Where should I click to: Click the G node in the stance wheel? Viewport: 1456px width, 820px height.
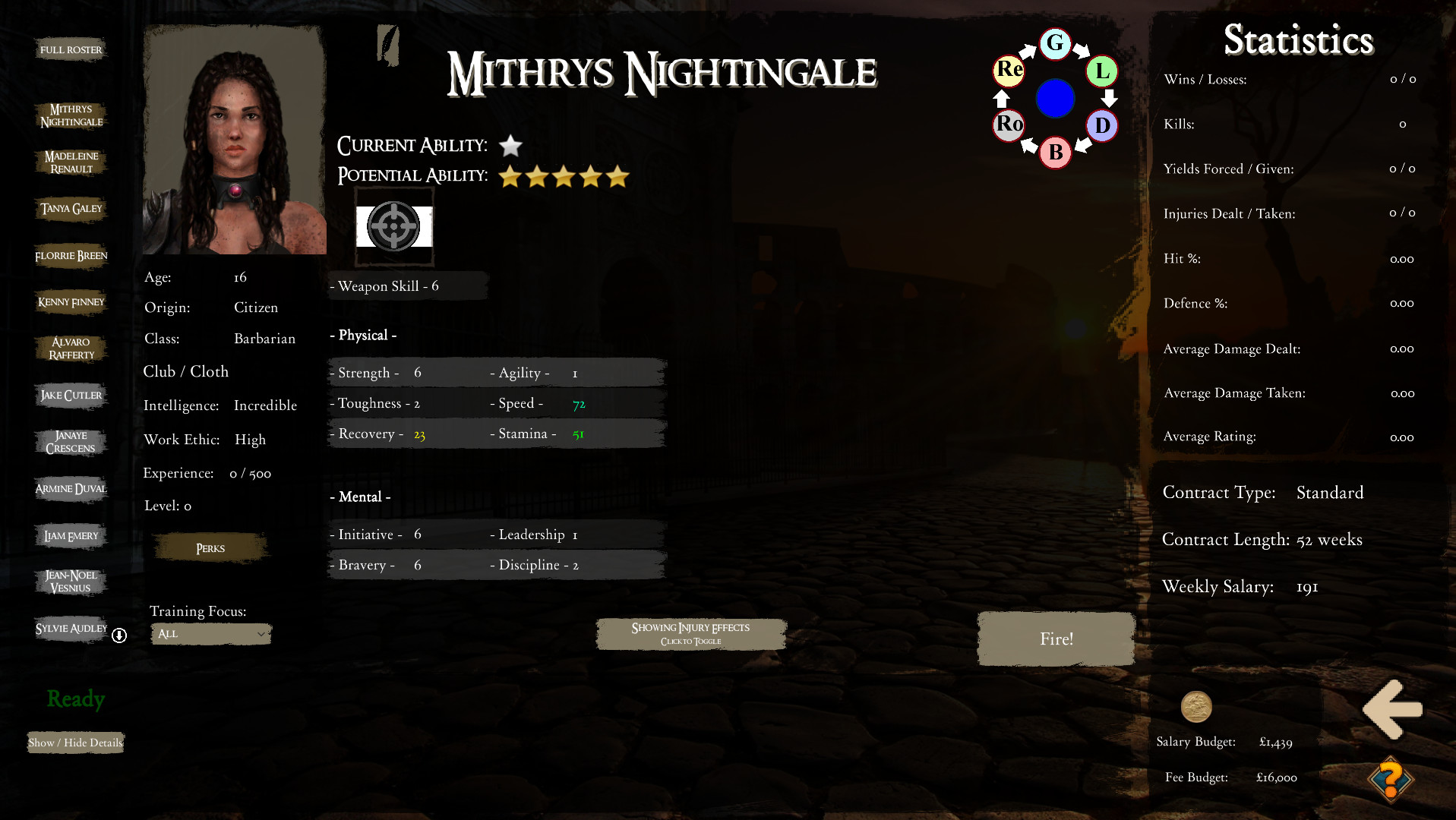tap(1055, 44)
